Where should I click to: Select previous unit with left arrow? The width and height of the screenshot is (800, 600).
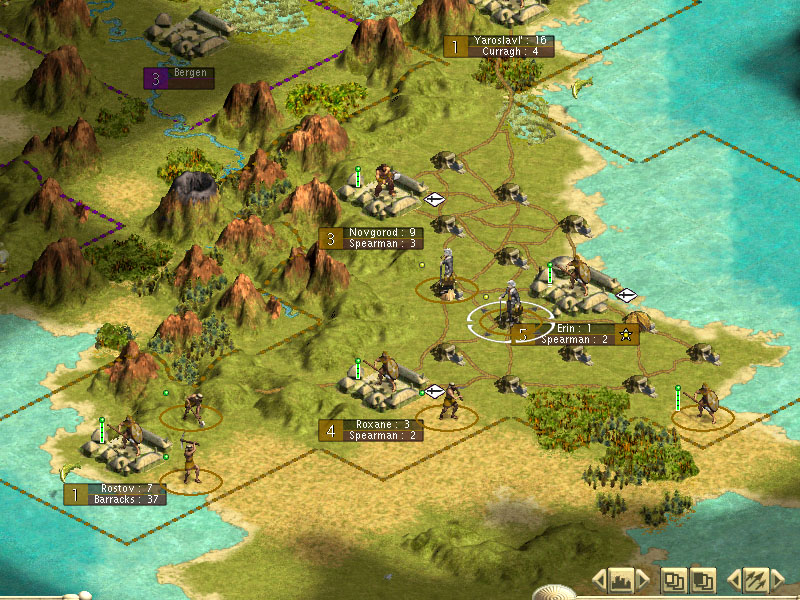[734, 579]
